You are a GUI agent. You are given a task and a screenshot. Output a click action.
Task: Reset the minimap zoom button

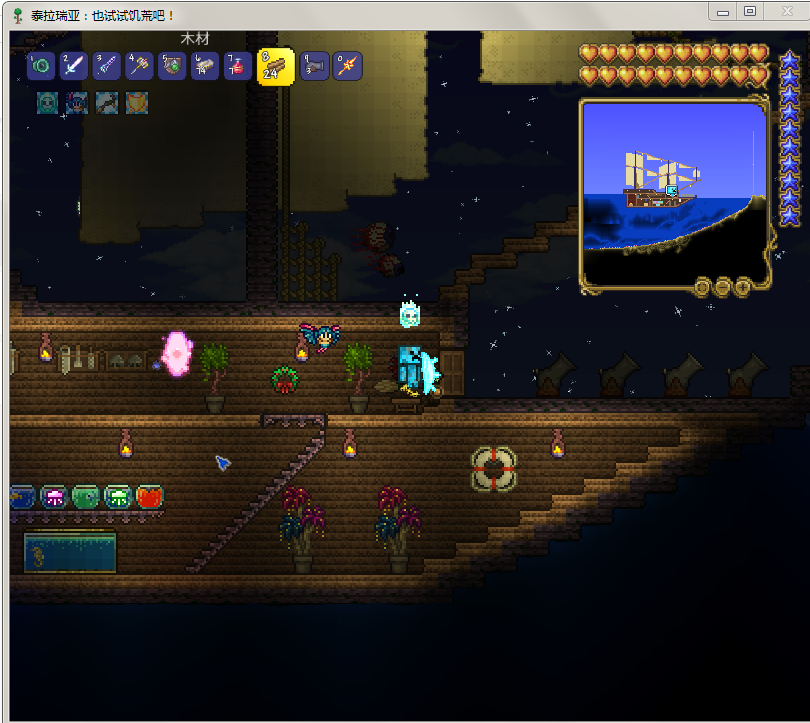point(701,287)
